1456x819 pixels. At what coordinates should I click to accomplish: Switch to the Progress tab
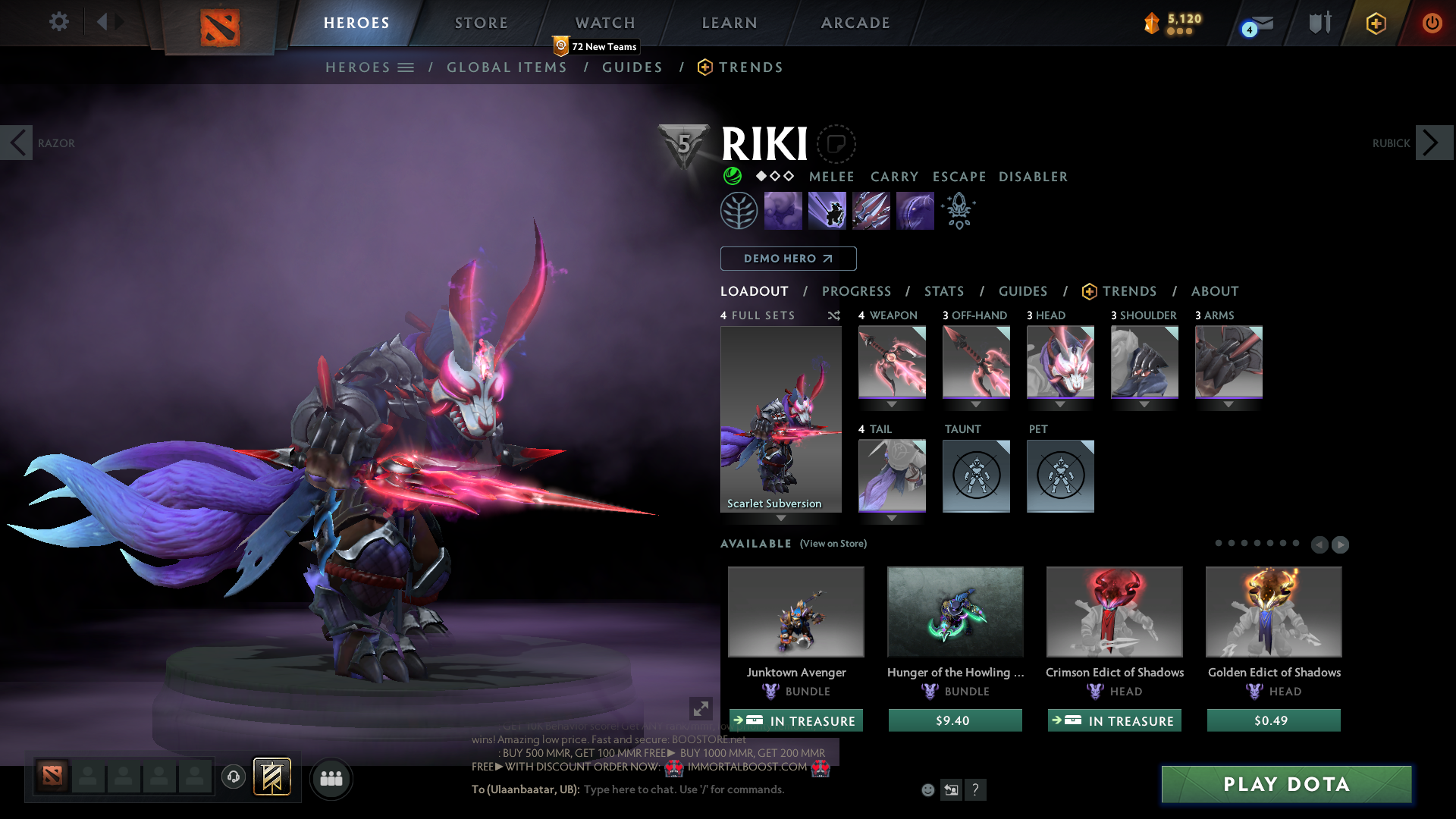857,291
